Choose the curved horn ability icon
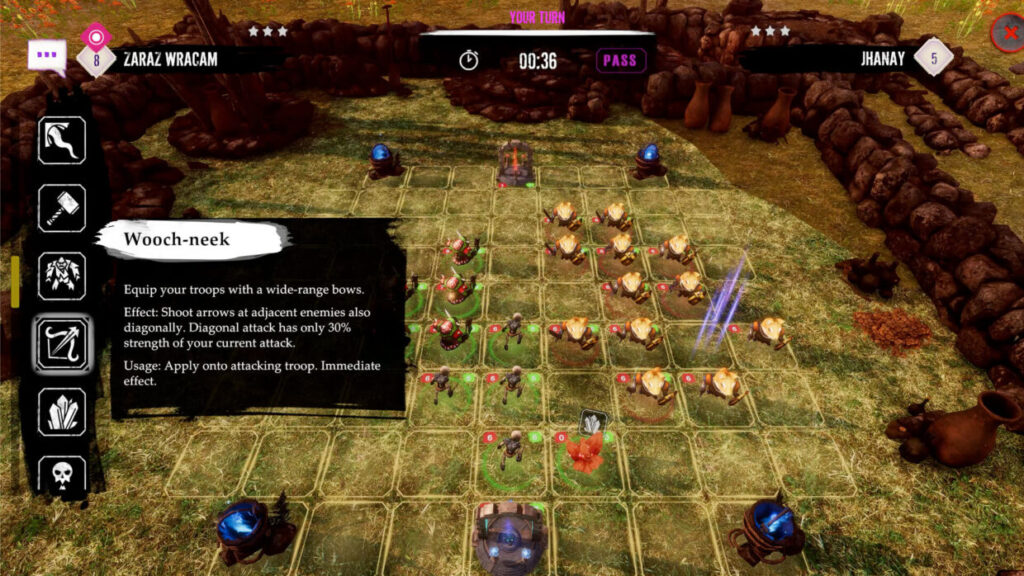1024x576 pixels. pos(62,140)
